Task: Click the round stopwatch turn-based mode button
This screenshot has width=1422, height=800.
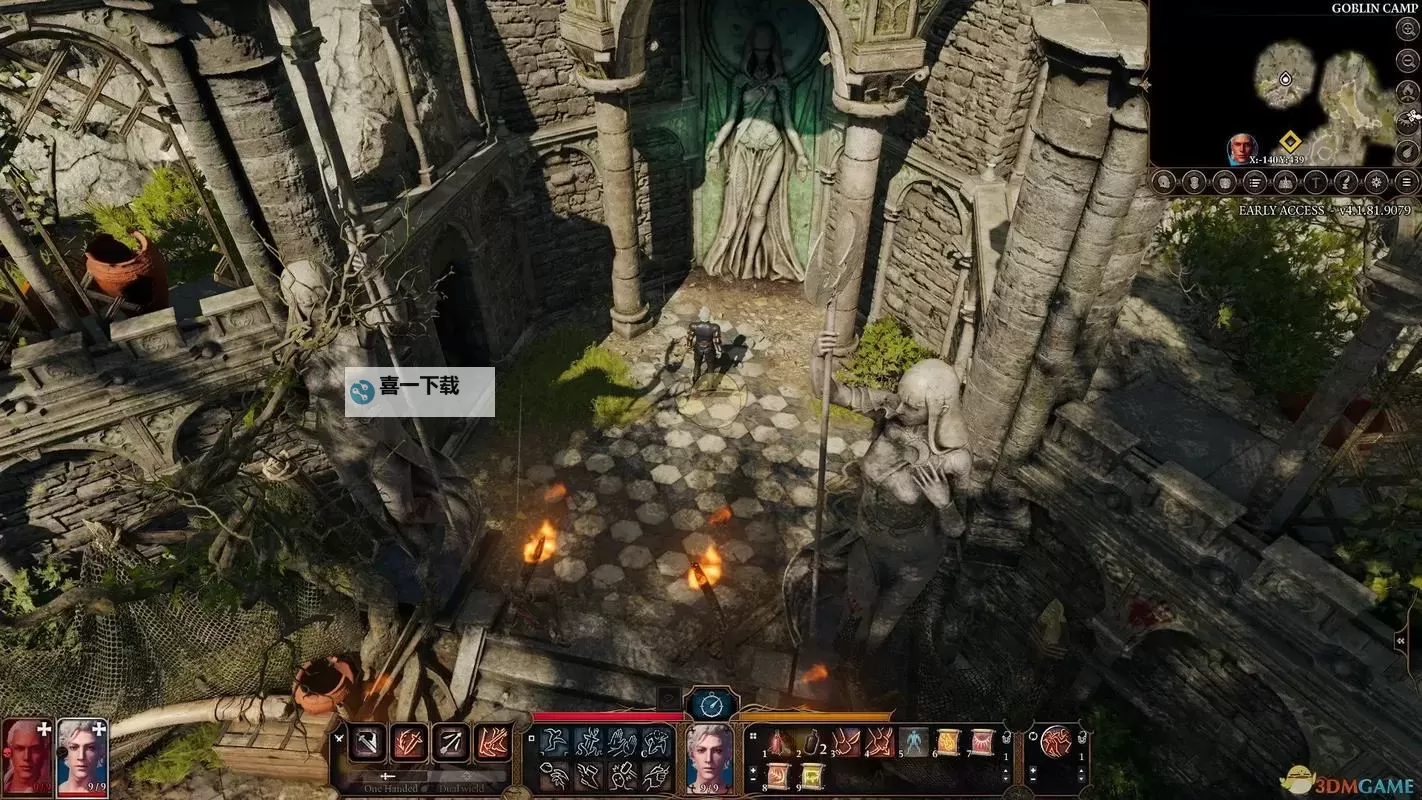Action: pos(711,705)
